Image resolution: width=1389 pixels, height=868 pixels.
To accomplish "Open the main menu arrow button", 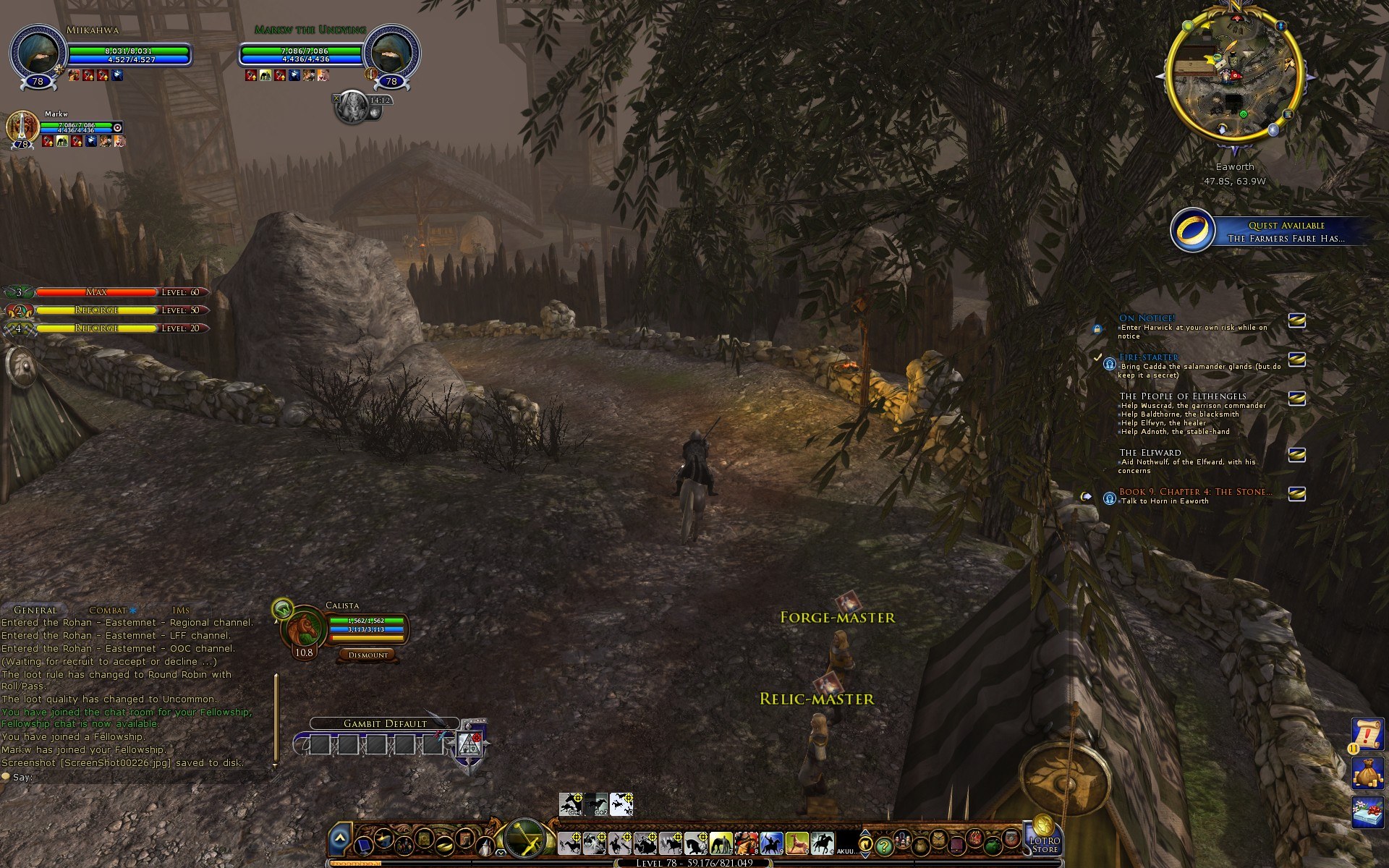I will pos(339,840).
